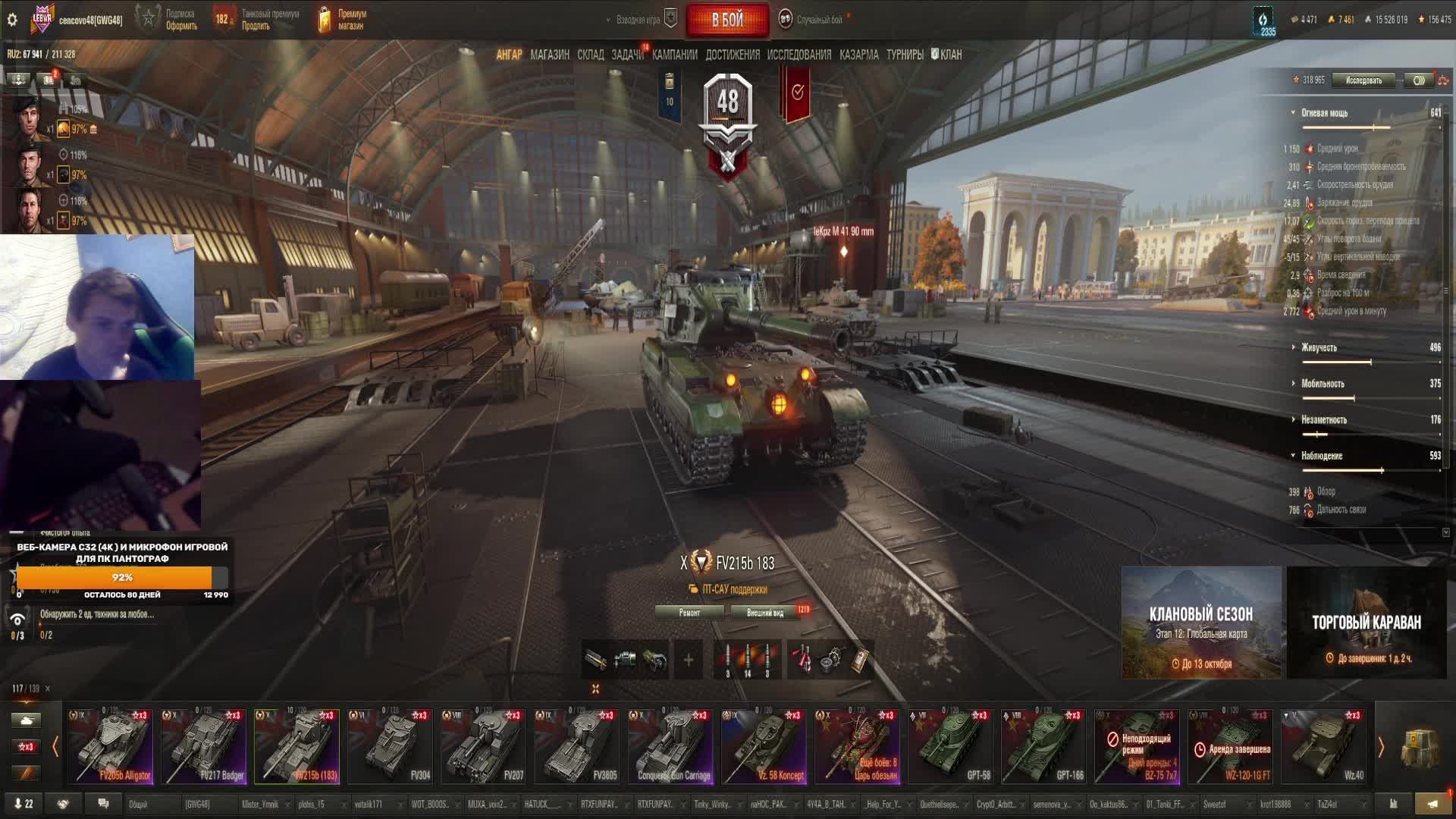Start battle with the red В БОЙ button
This screenshot has width=1456, height=819.
727,20
